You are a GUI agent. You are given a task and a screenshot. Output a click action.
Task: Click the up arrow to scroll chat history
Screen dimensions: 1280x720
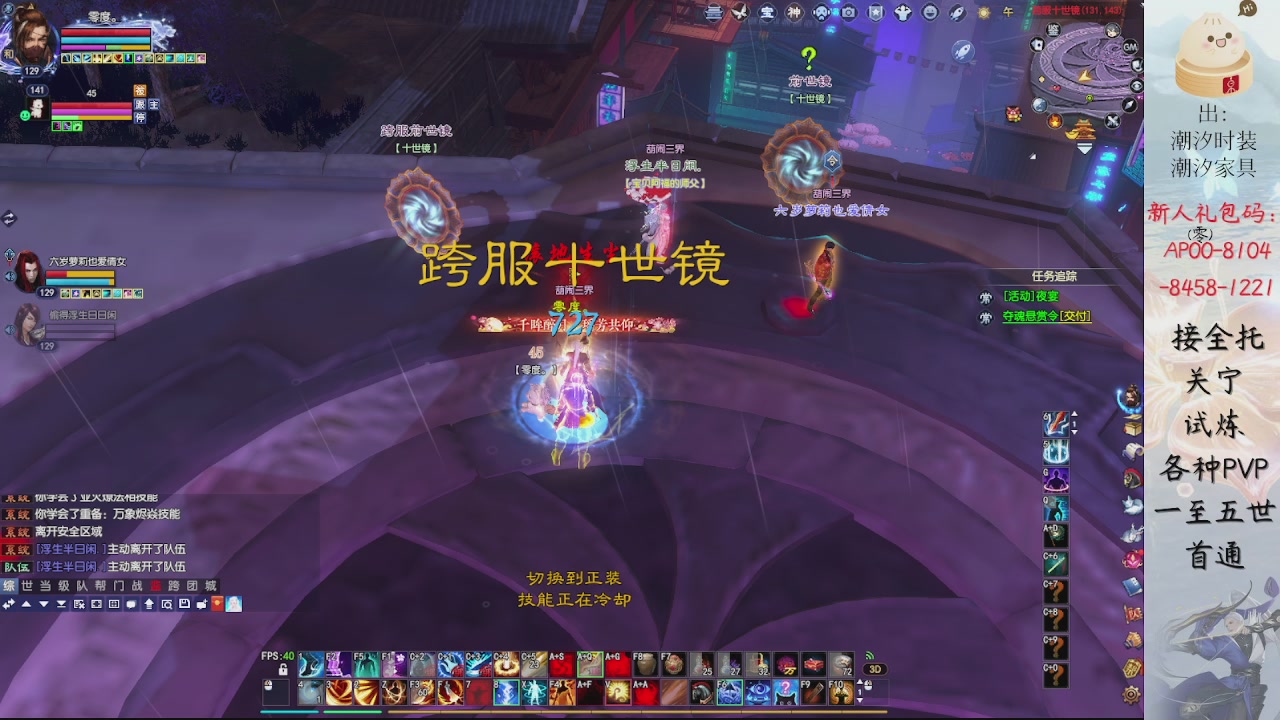[26, 604]
